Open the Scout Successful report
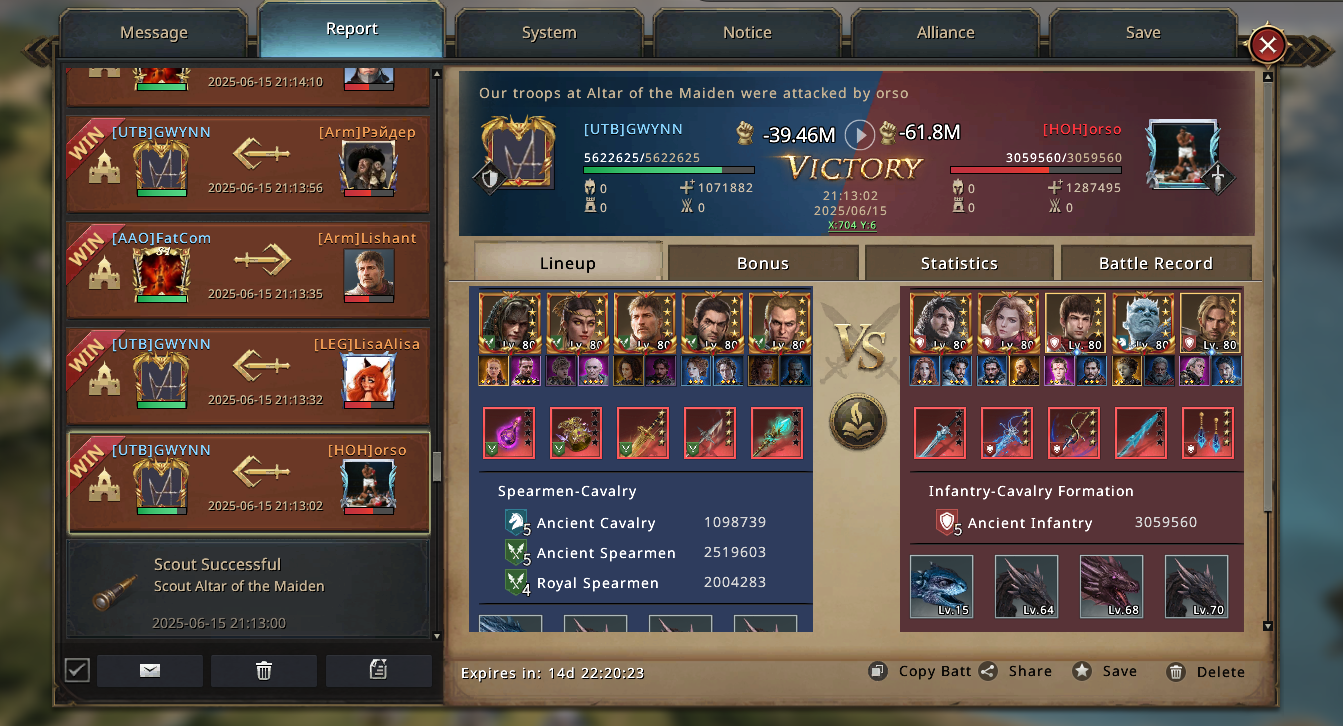 248,588
